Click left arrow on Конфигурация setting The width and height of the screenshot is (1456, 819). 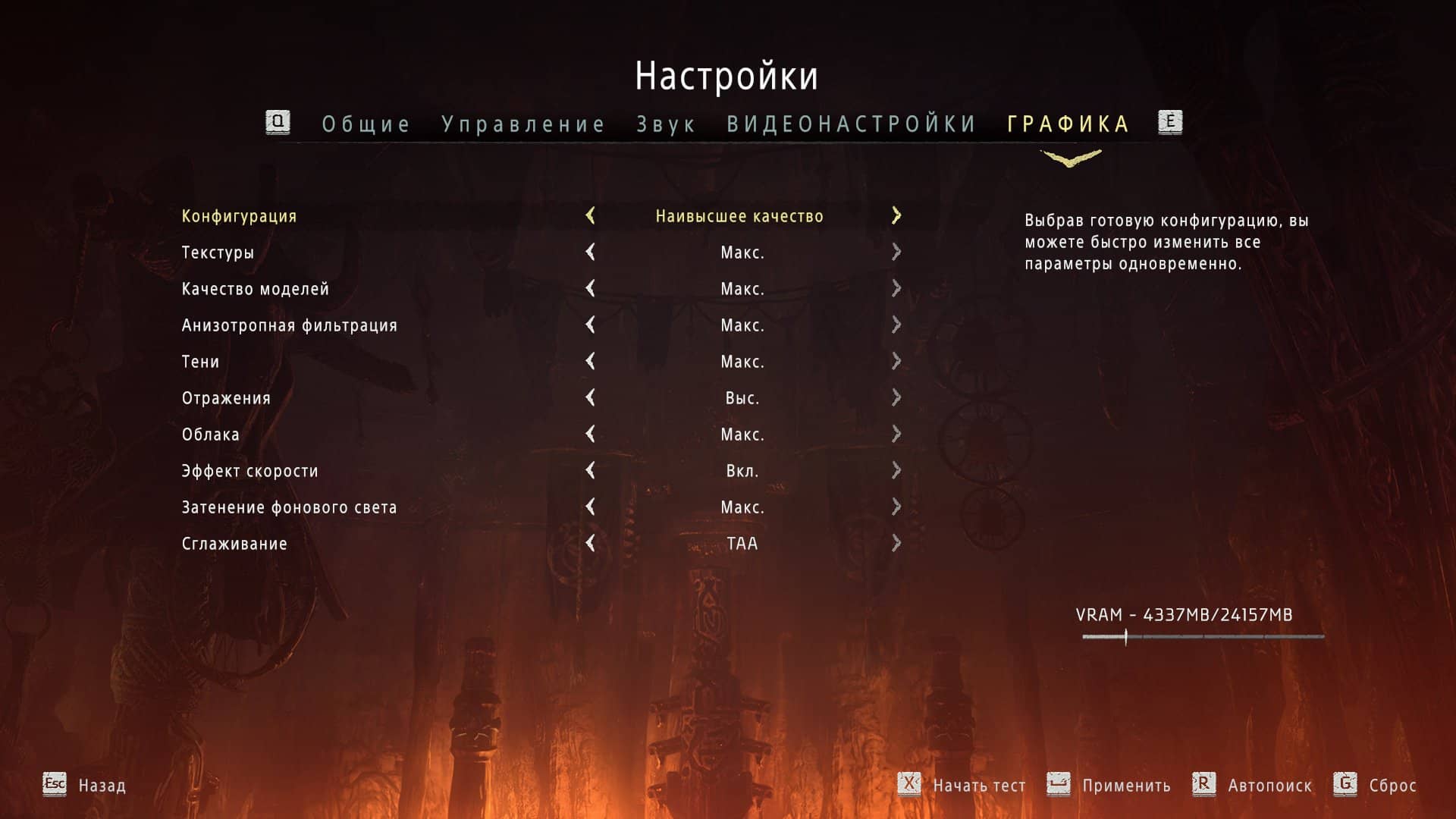click(x=591, y=216)
